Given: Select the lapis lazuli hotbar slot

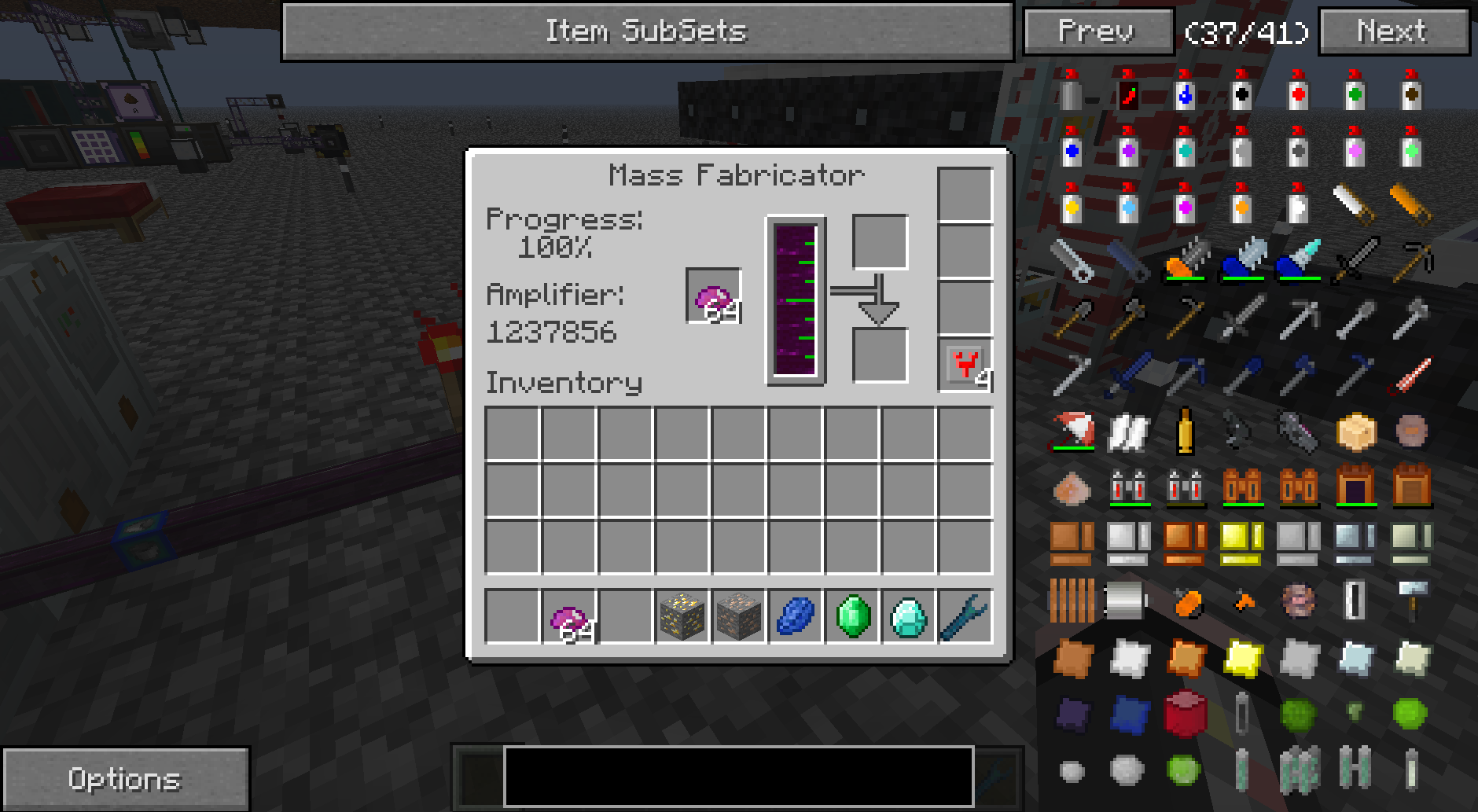Looking at the screenshot, I should click(795, 617).
